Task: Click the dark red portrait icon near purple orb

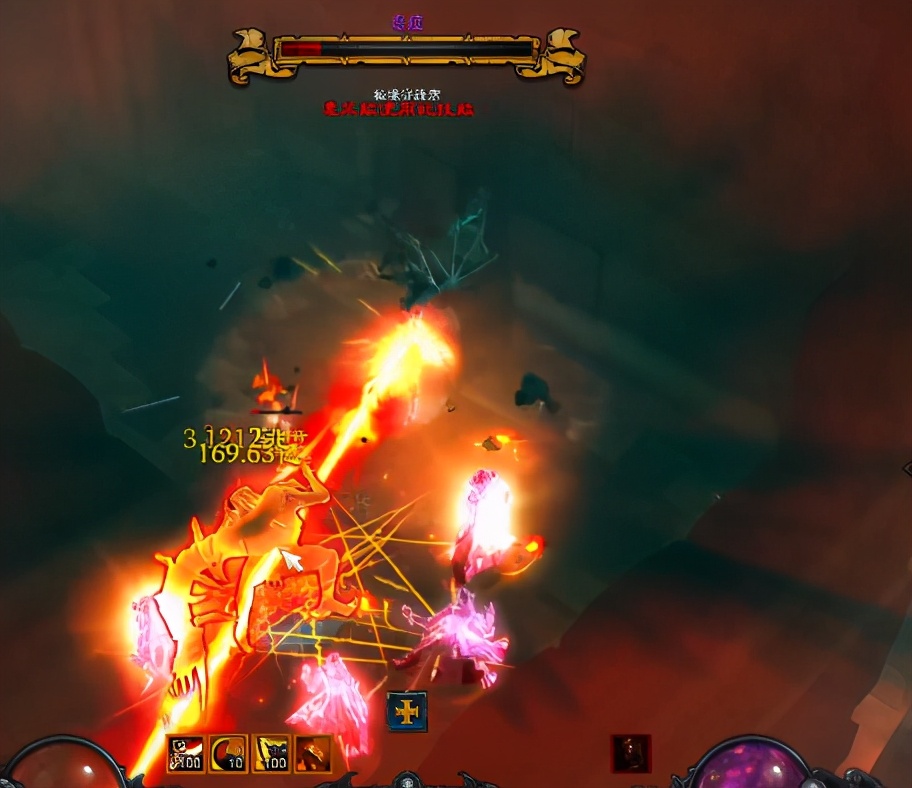Action: pyautogui.click(x=631, y=753)
